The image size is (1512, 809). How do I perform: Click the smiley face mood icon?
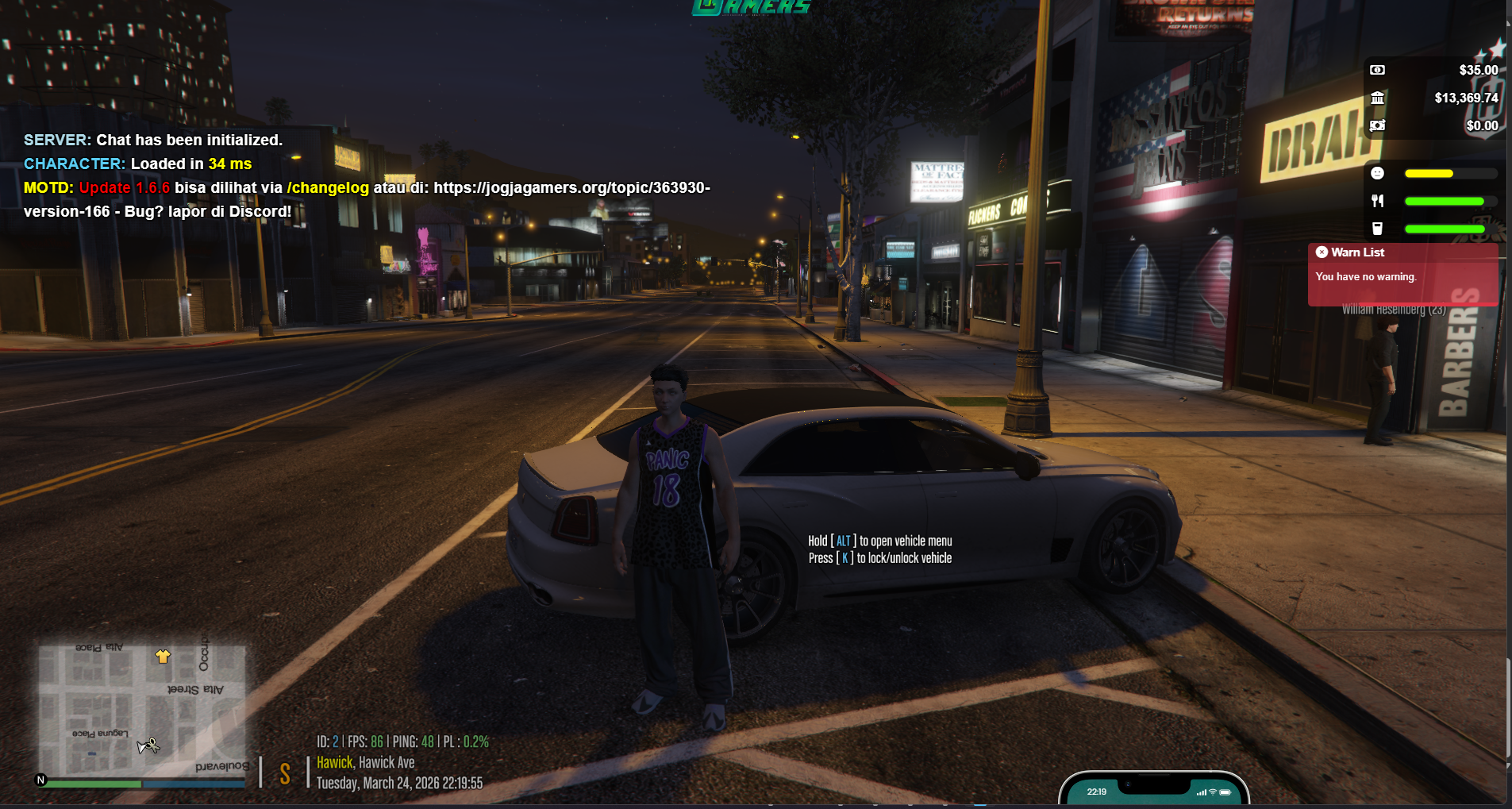coord(1377,173)
